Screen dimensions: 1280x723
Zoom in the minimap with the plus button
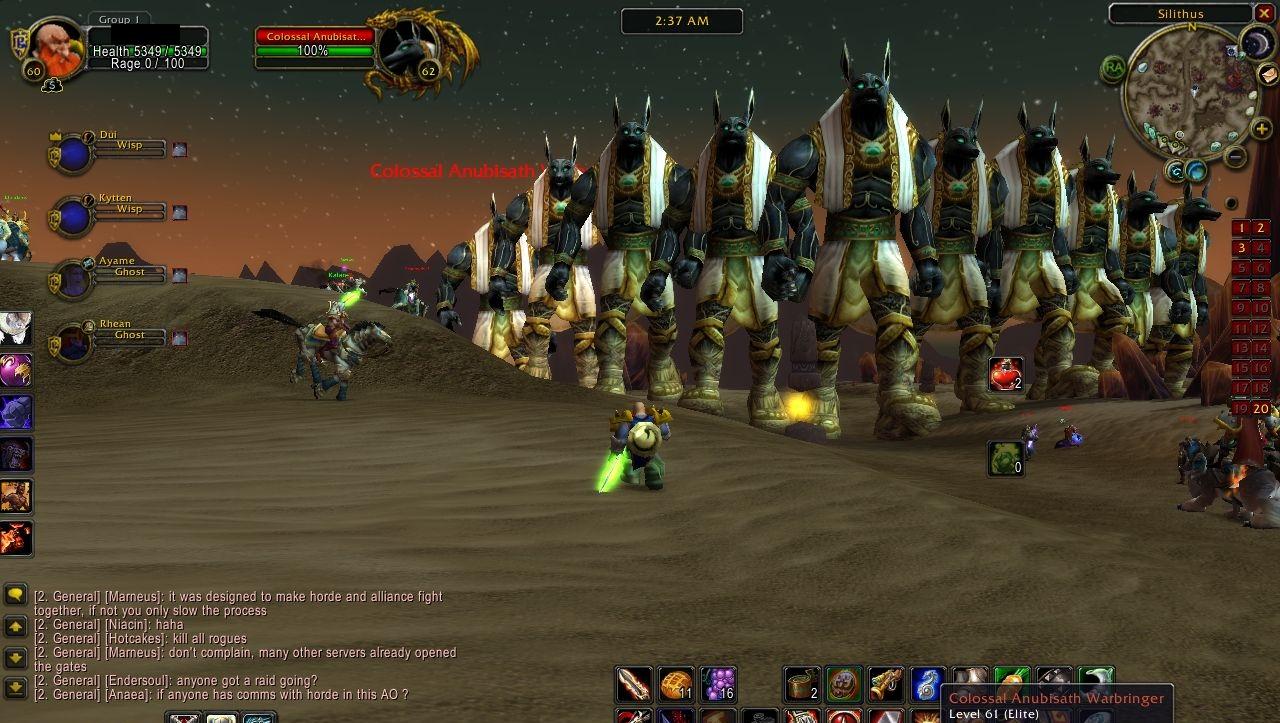[1262, 130]
